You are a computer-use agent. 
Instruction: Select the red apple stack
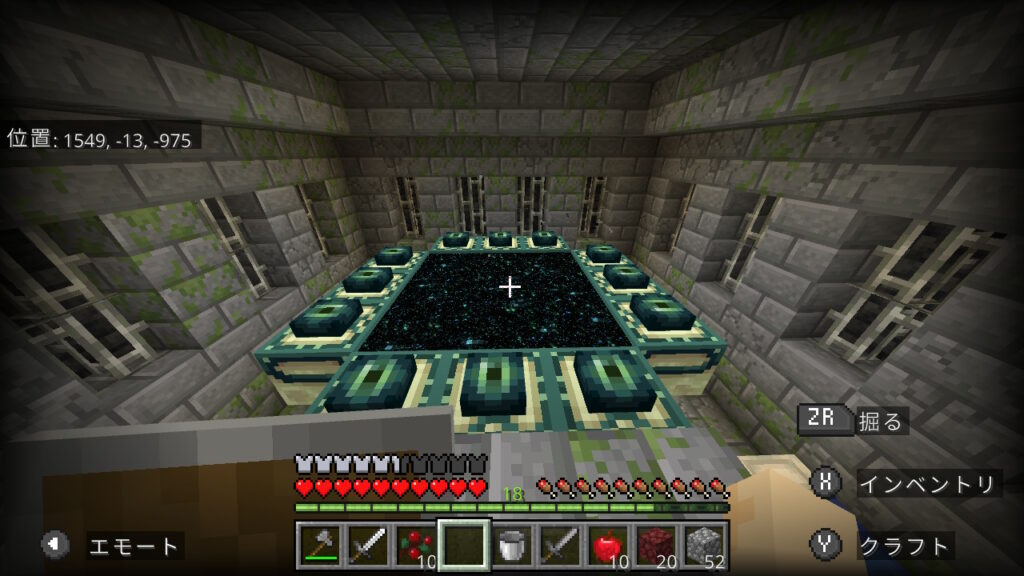607,546
